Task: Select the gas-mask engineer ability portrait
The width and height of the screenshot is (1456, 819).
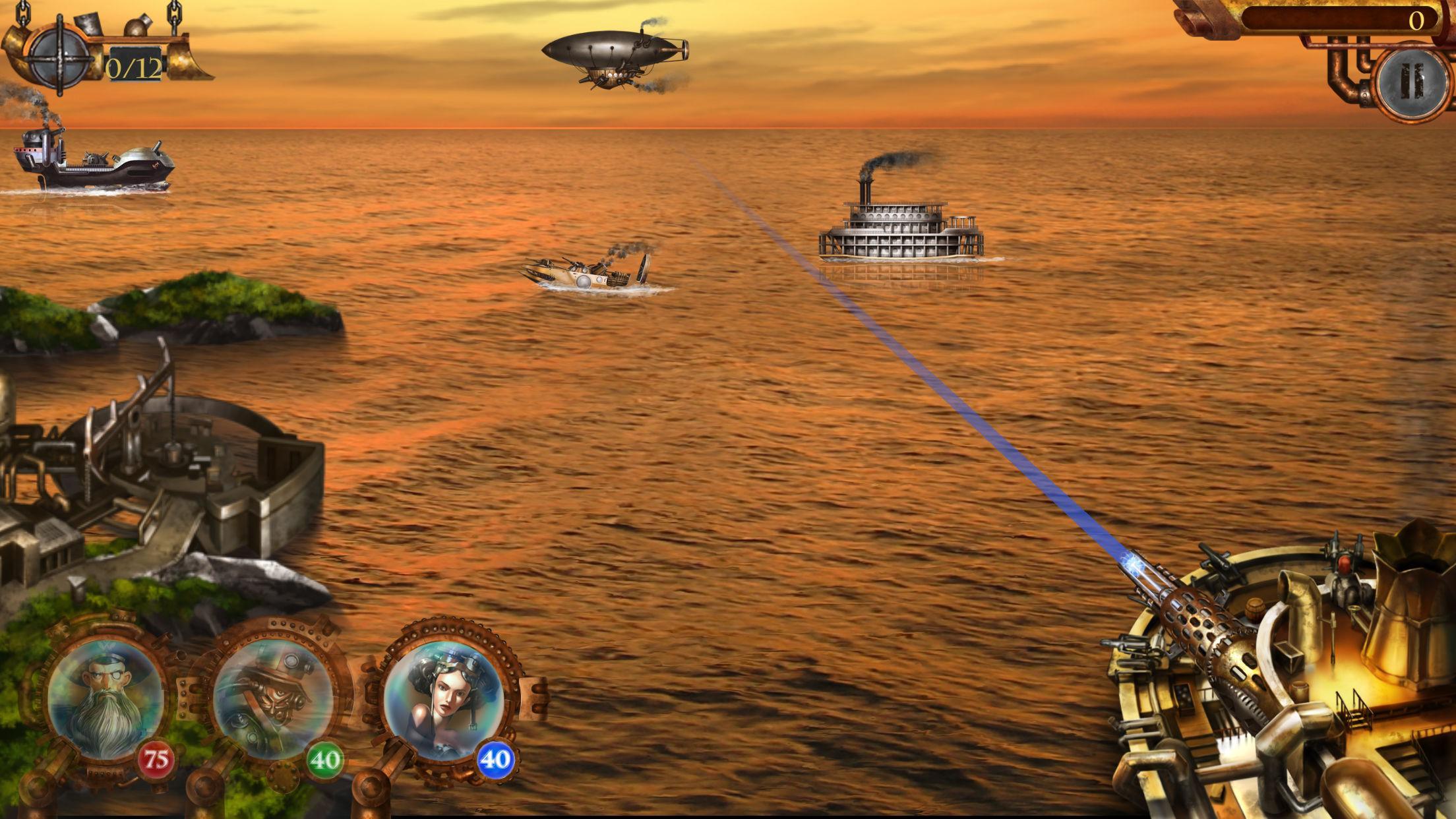Action: [x=273, y=700]
